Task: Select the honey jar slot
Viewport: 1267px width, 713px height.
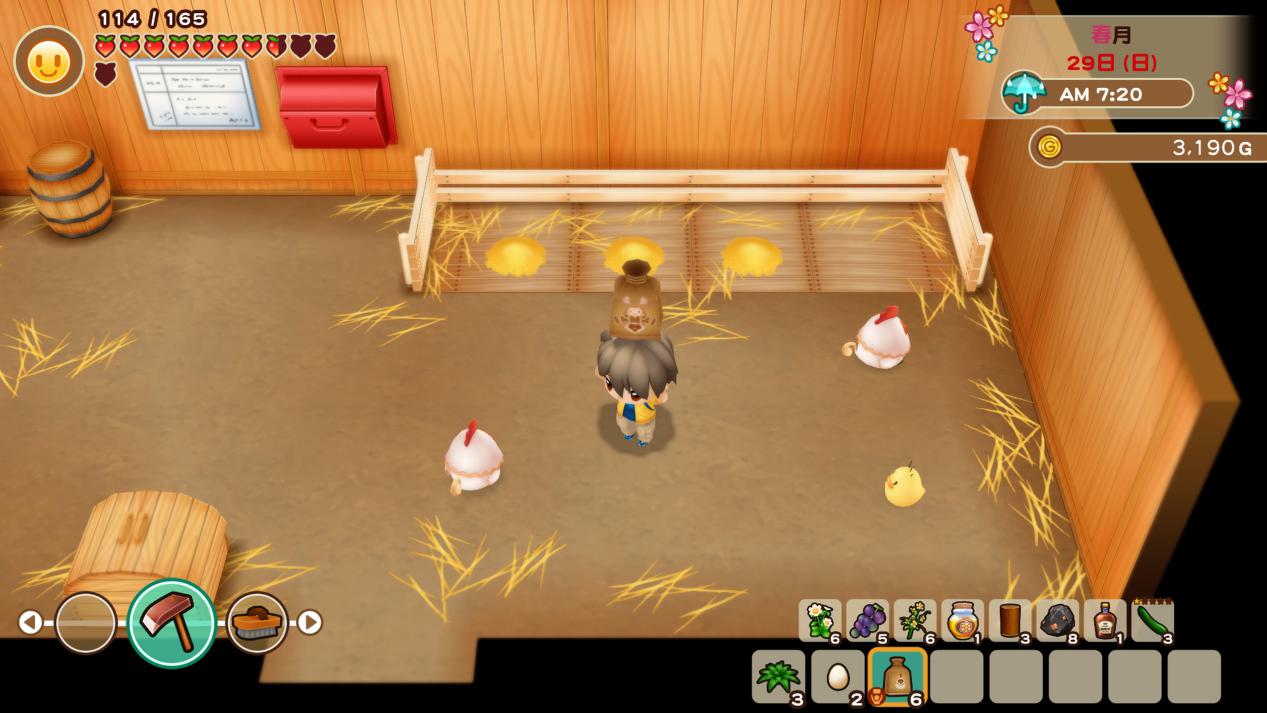Action: [x=962, y=620]
